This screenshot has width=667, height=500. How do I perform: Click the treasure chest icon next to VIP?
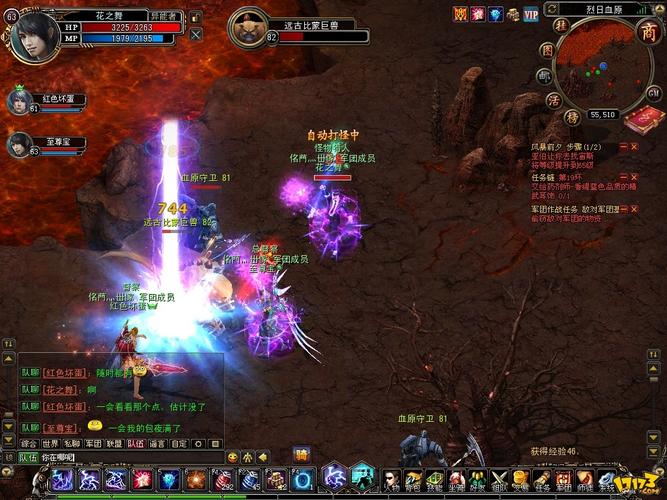pyautogui.click(x=513, y=14)
